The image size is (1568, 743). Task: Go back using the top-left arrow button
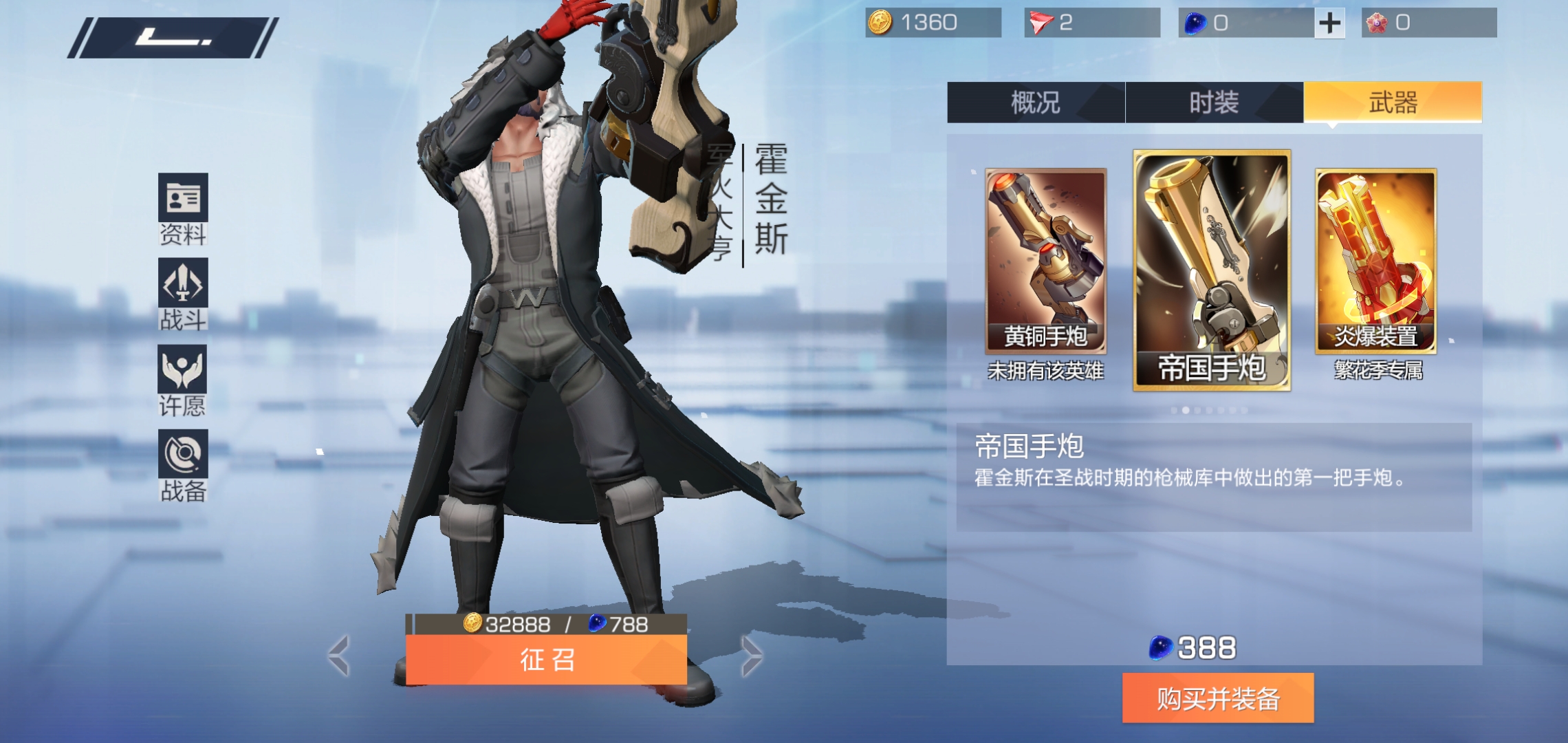(172, 38)
